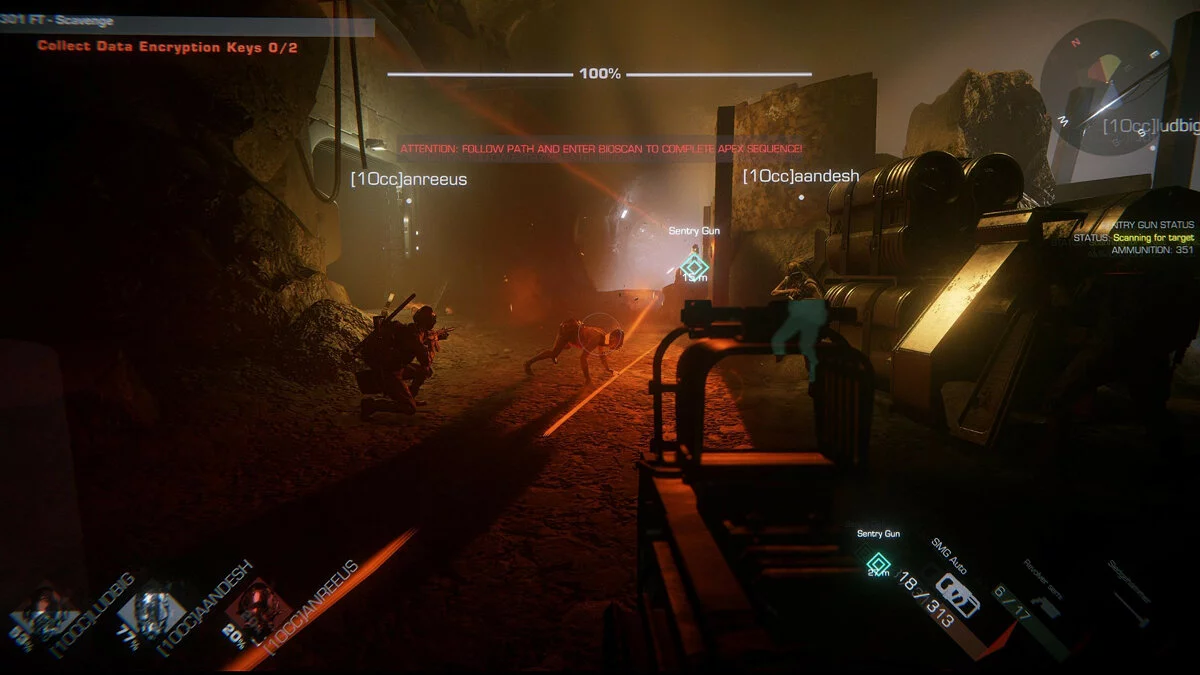Select the aandesh teammate portrait
Image resolution: width=1200 pixels, height=675 pixels.
coord(152,612)
